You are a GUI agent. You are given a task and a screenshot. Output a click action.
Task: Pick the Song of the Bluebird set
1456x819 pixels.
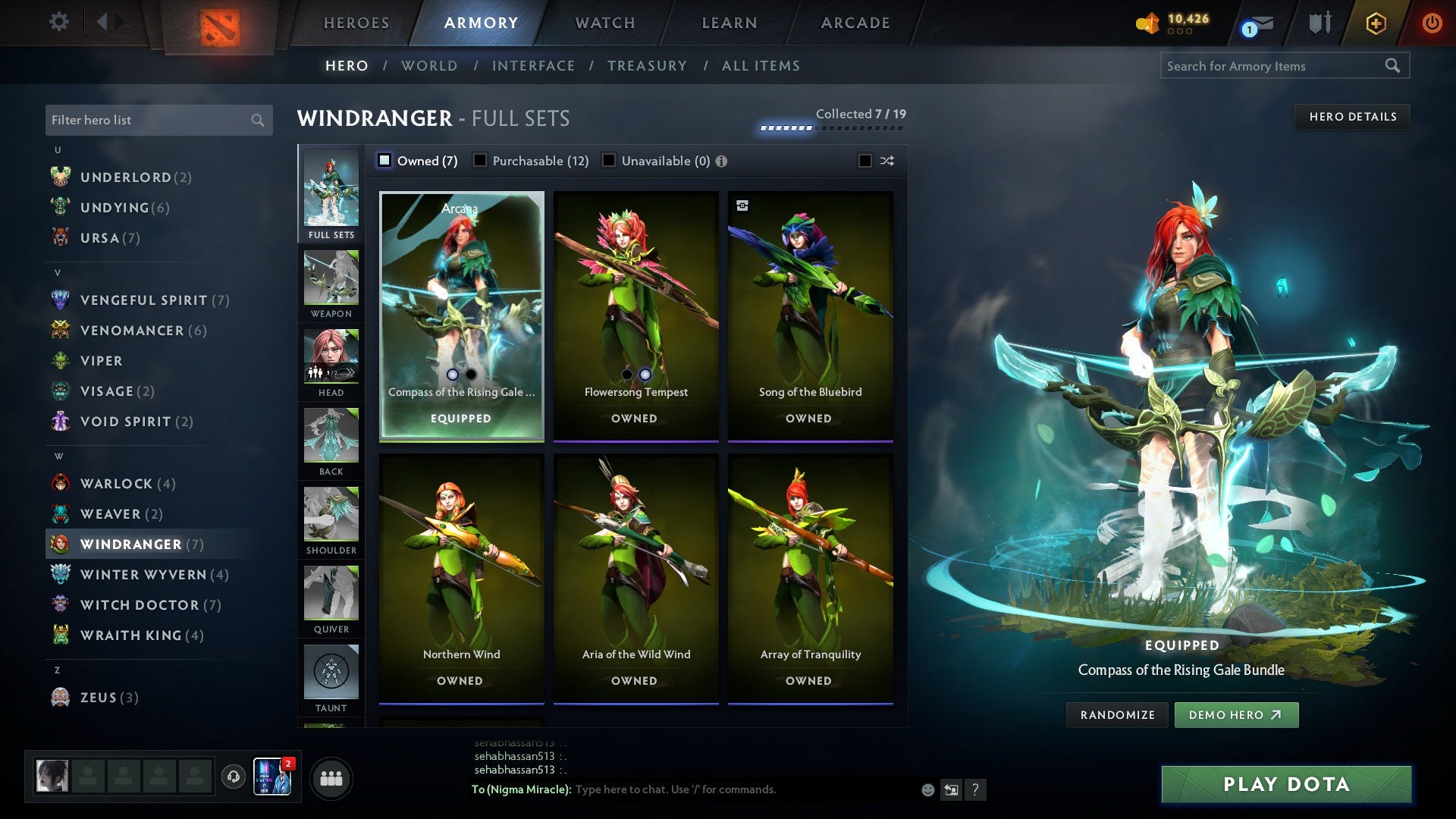coord(810,315)
